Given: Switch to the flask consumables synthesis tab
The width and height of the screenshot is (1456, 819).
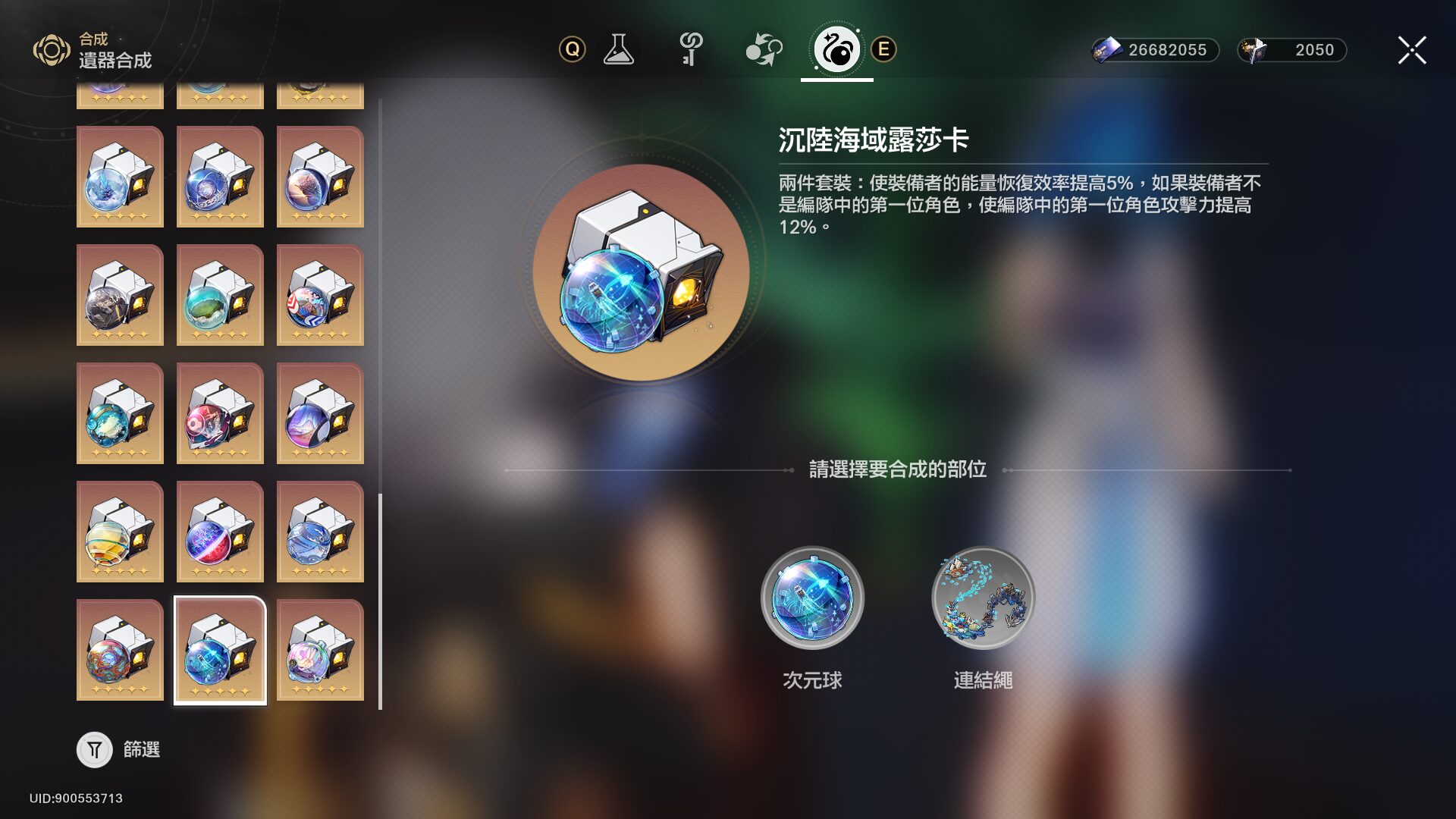Looking at the screenshot, I should tap(618, 50).
